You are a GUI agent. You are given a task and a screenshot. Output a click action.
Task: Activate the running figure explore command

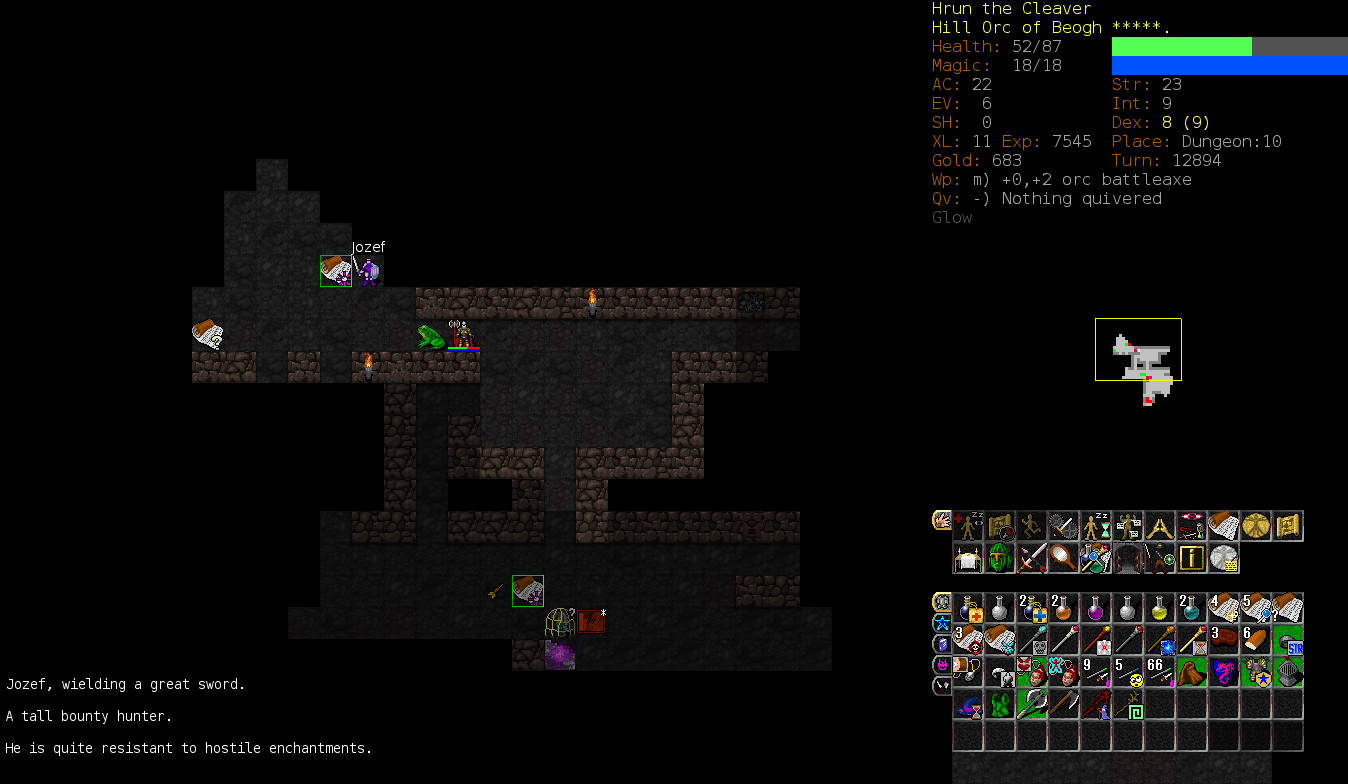(1032, 526)
